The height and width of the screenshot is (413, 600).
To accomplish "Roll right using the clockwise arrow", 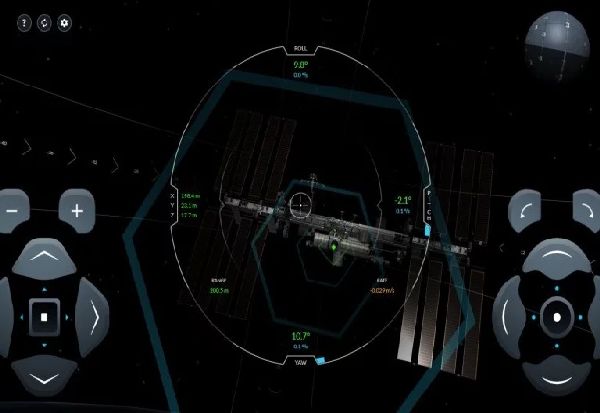I will pyautogui.click(x=587, y=211).
